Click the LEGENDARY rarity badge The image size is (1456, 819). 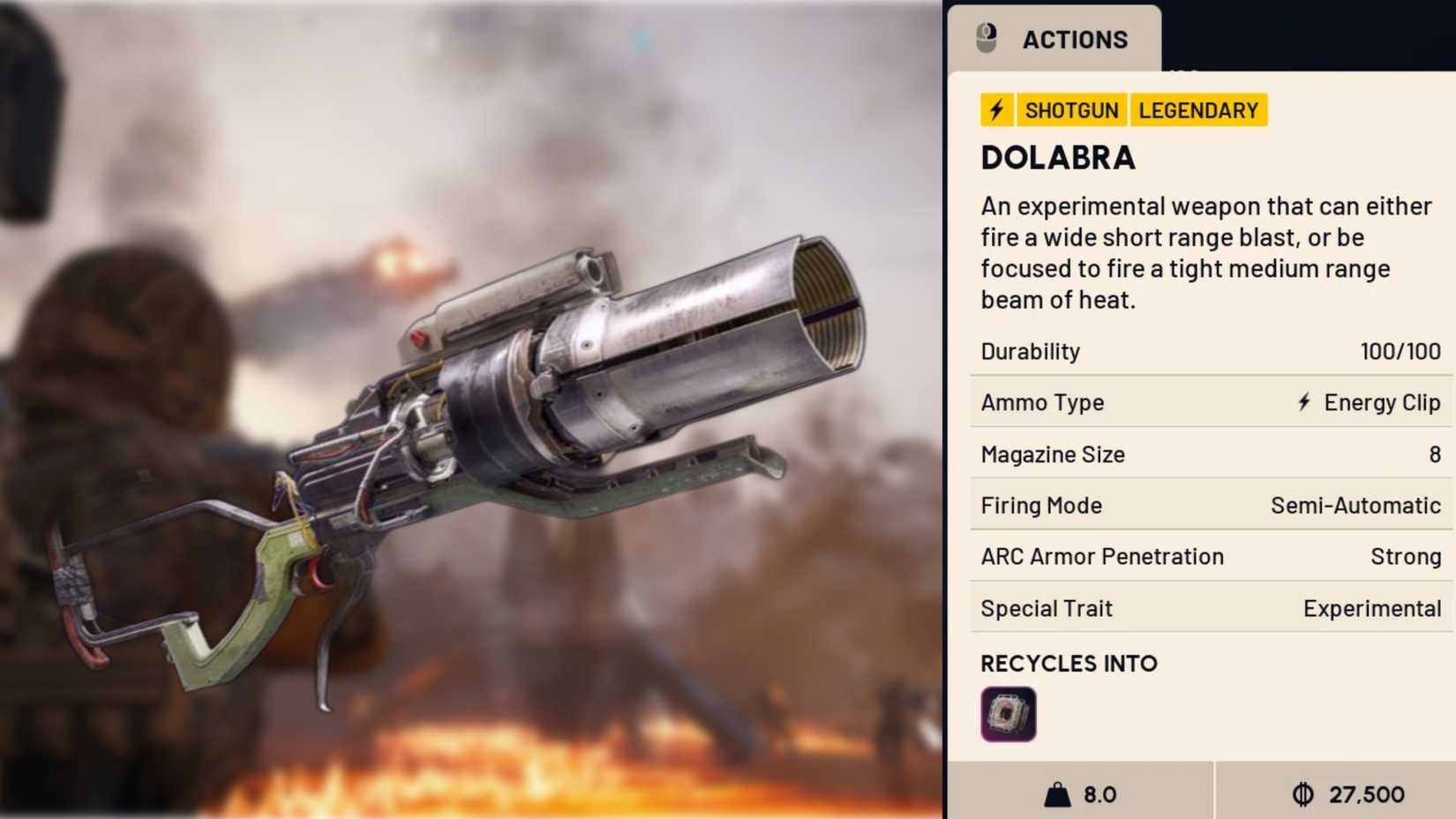1197,109
